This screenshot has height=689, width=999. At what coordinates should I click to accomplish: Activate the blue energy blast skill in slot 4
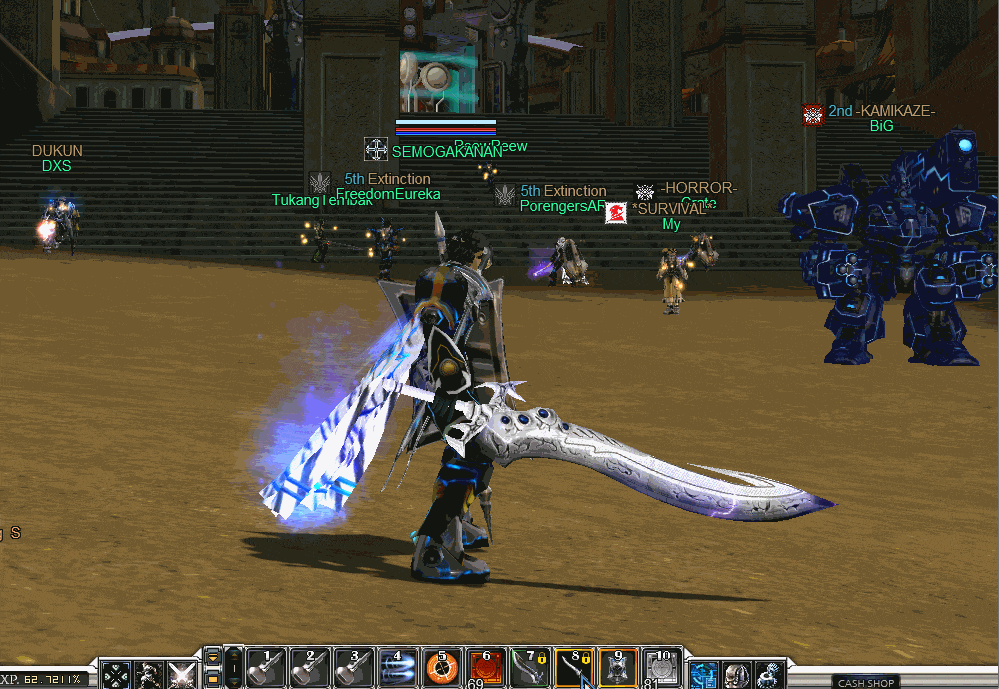tap(397, 668)
